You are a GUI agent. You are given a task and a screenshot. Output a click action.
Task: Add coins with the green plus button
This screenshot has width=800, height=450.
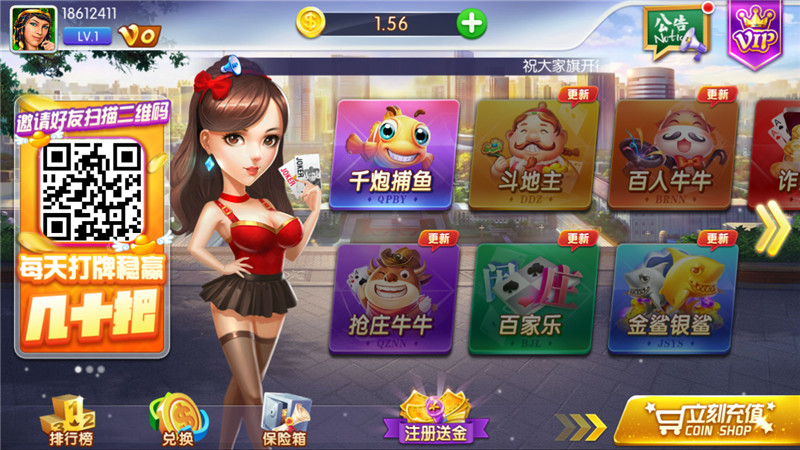(x=470, y=23)
